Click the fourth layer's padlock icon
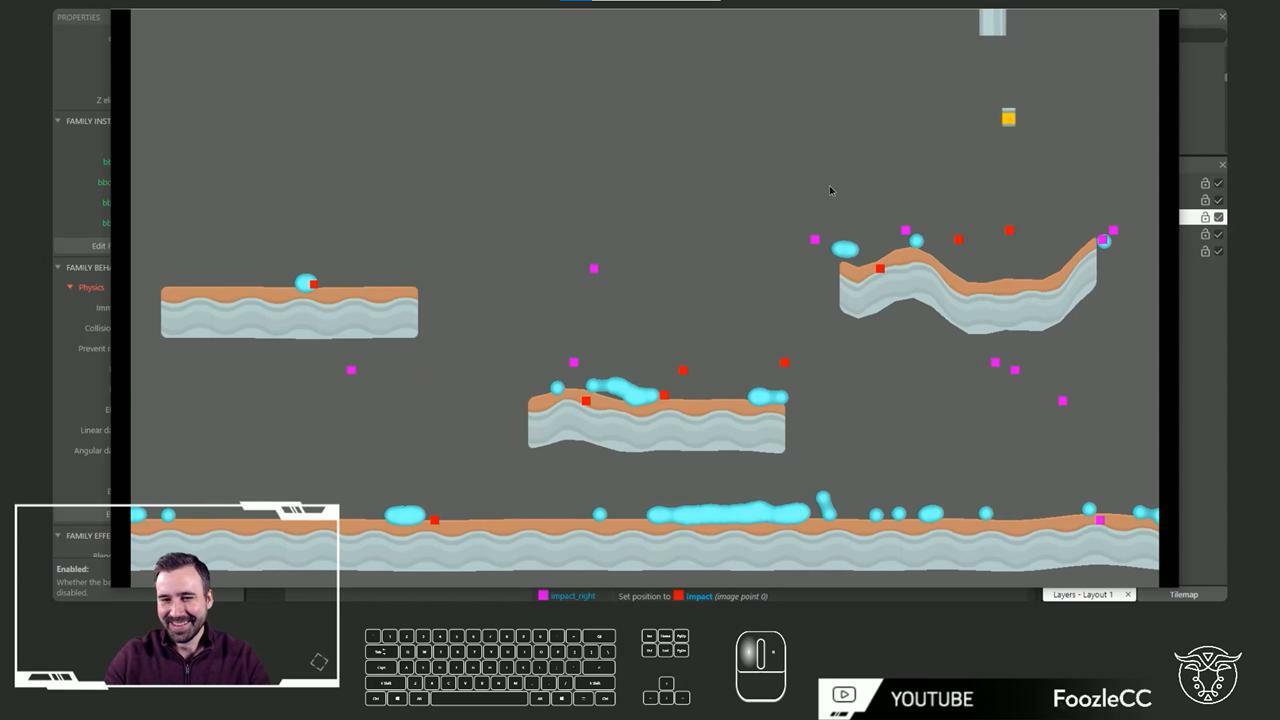This screenshot has width=1280, height=720. pos(1205,234)
